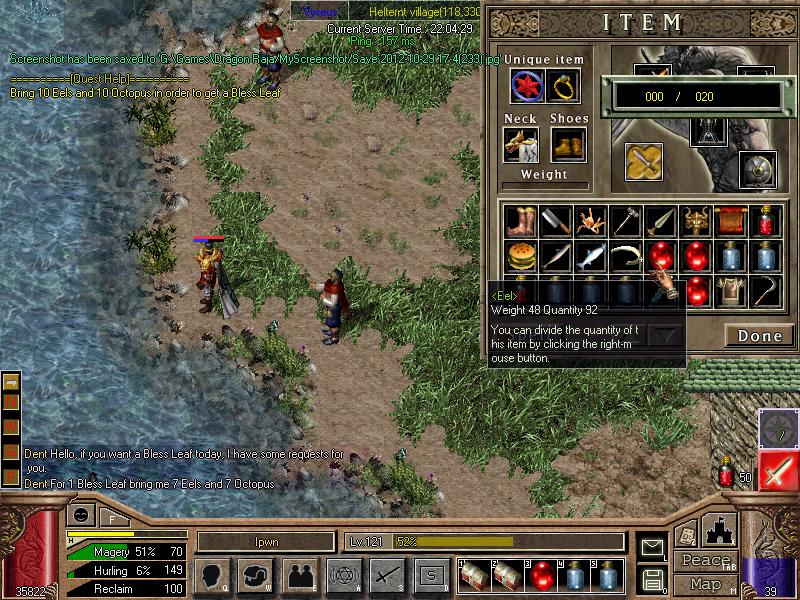
Task: Click the floppy disk save icon
Action: pyautogui.click(x=652, y=579)
